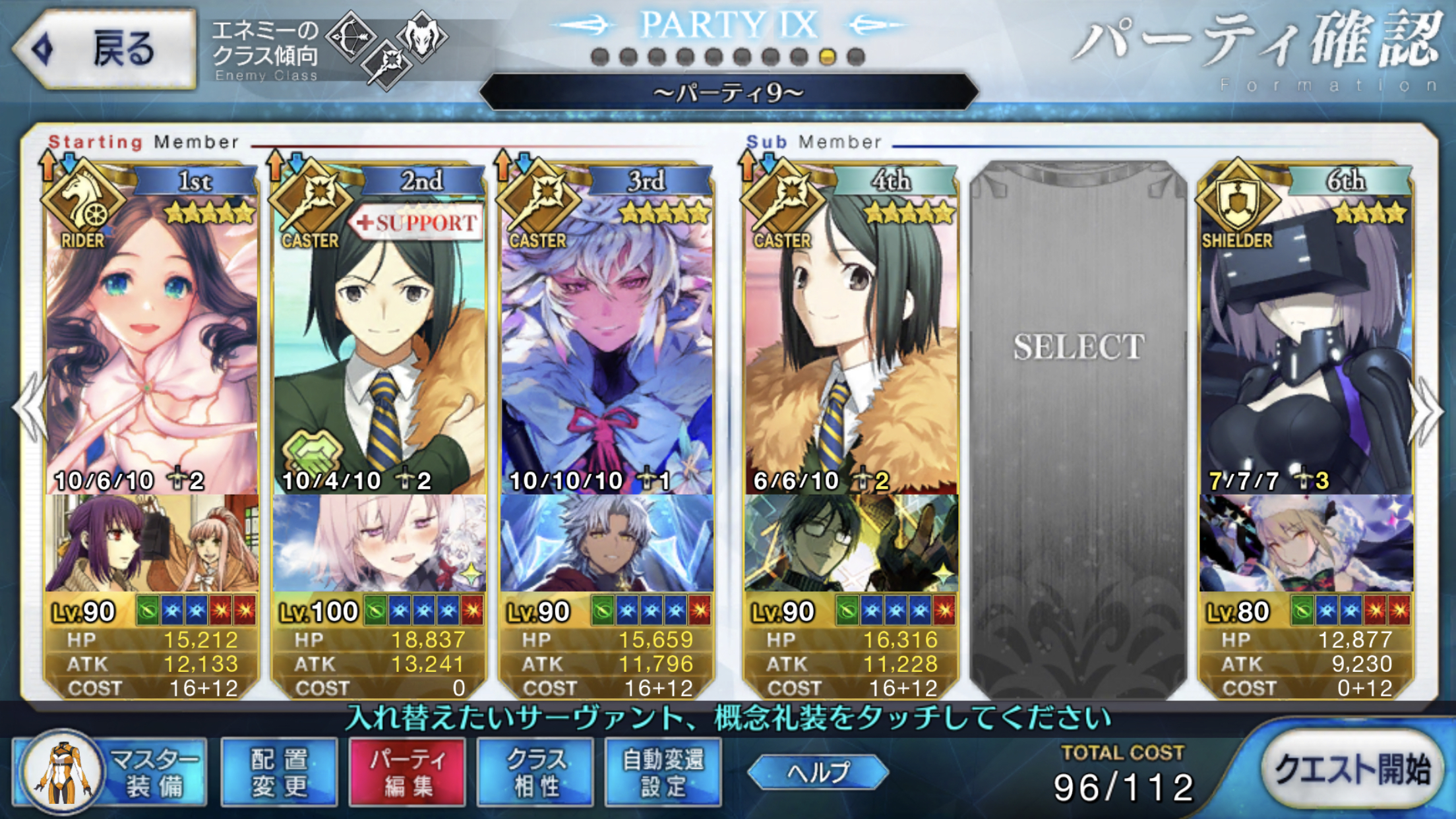
Task: Change the Shielder's craft essence artwork
Action: (x=1306, y=543)
